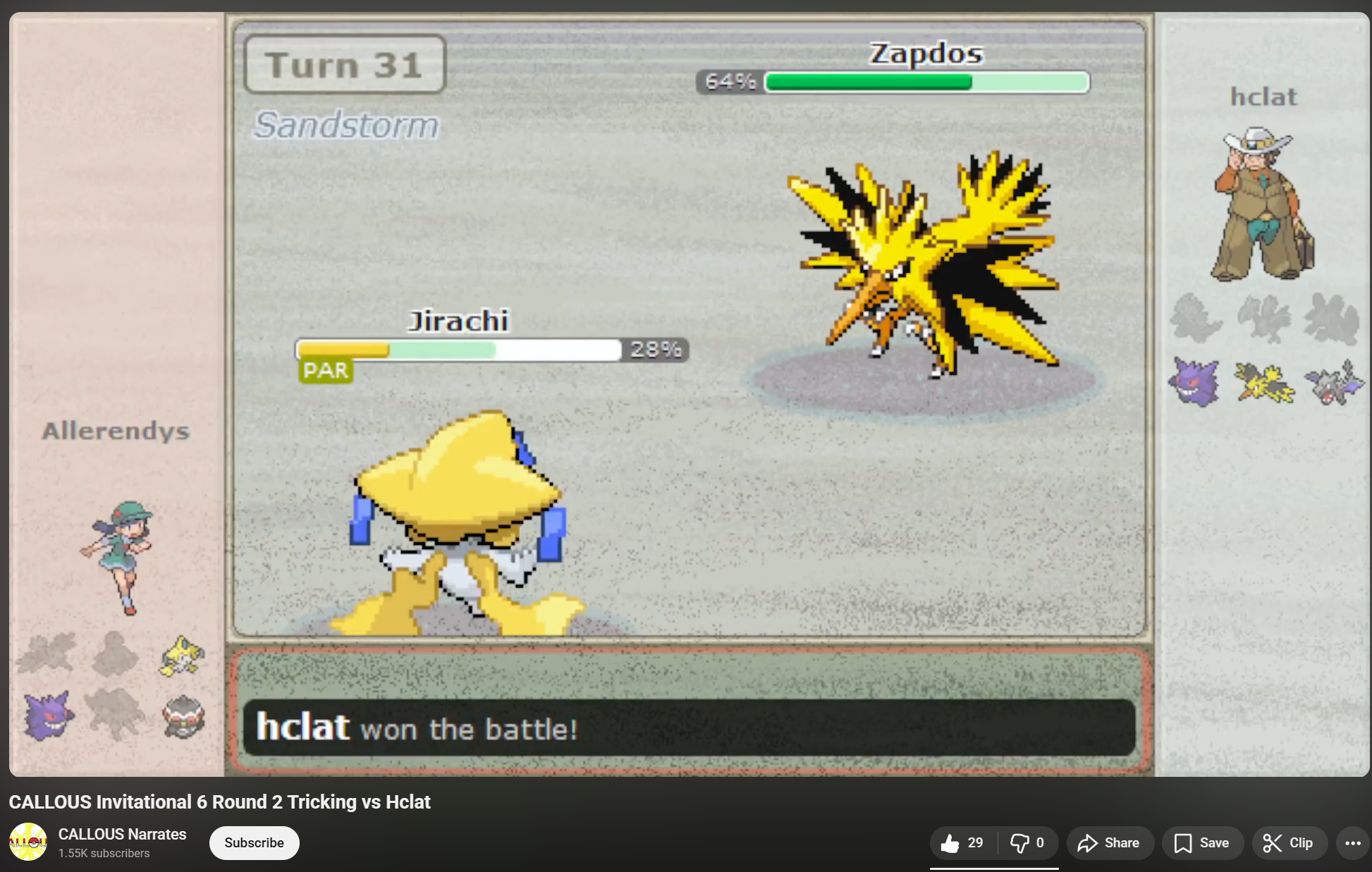Select Aerodactyl in hclat's team icons

1333,382
